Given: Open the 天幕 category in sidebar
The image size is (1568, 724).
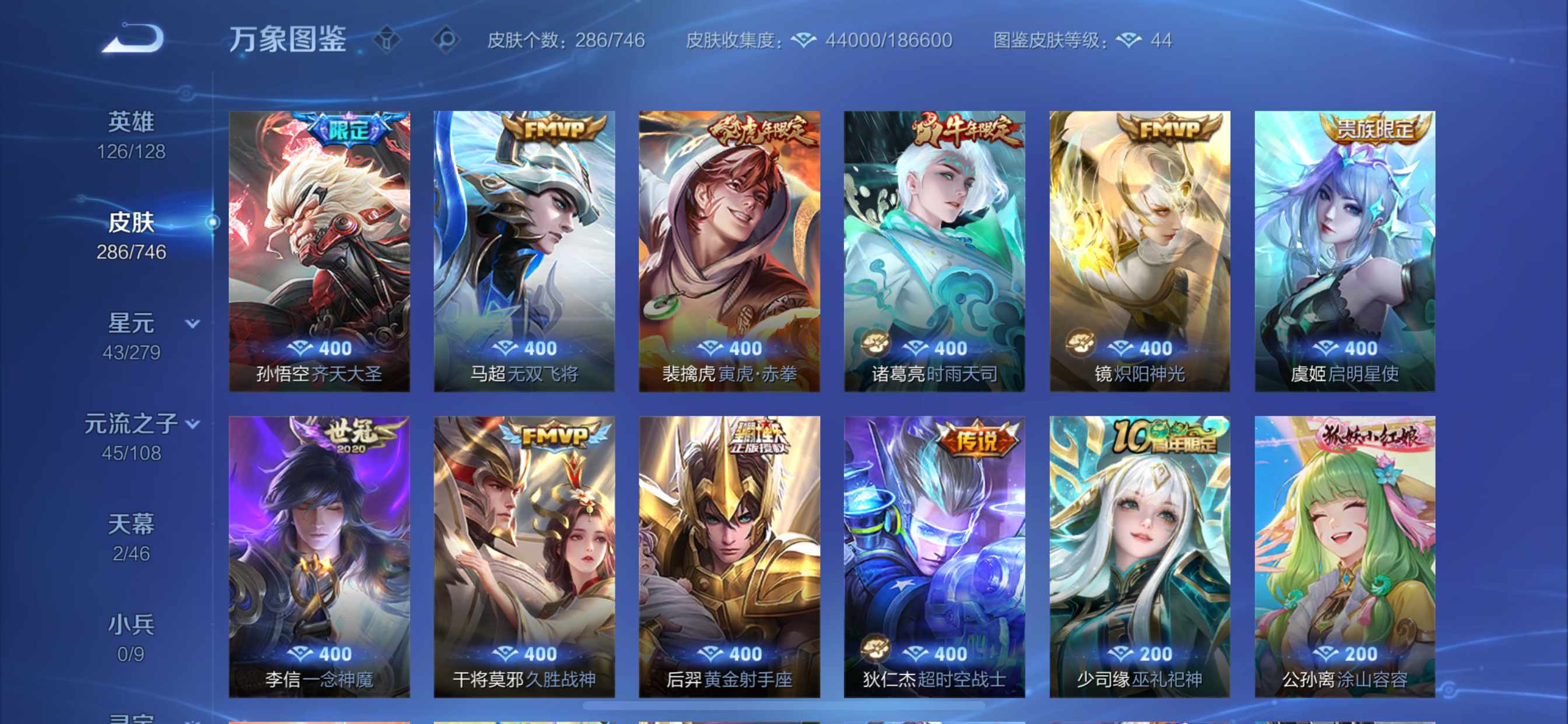Looking at the screenshot, I should (x=131, y=523).
